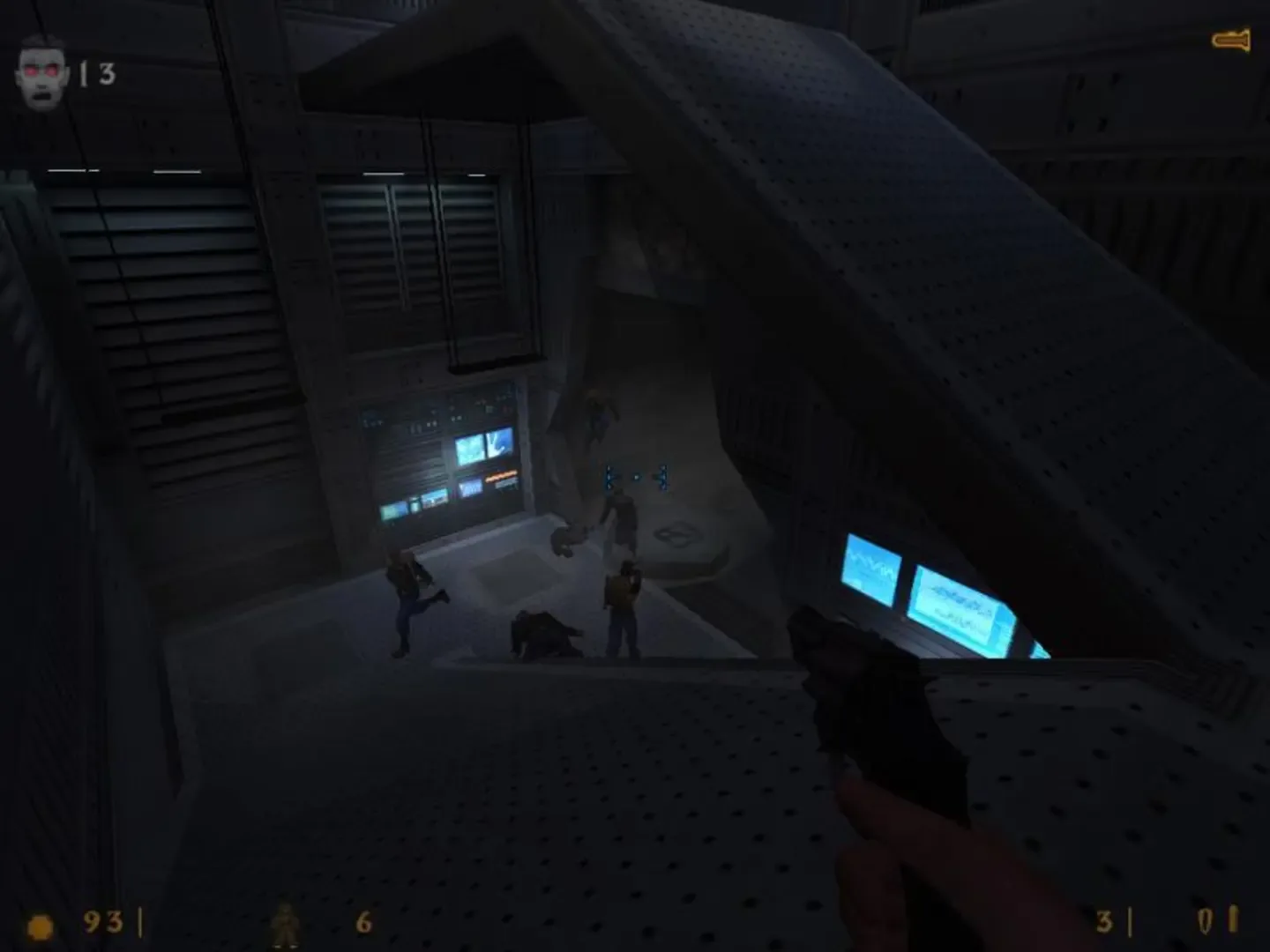The image size is (1270, 952).
Task: Click the blue crosshair at screen center
Action: pyautogui.click(x=636, y=476)
